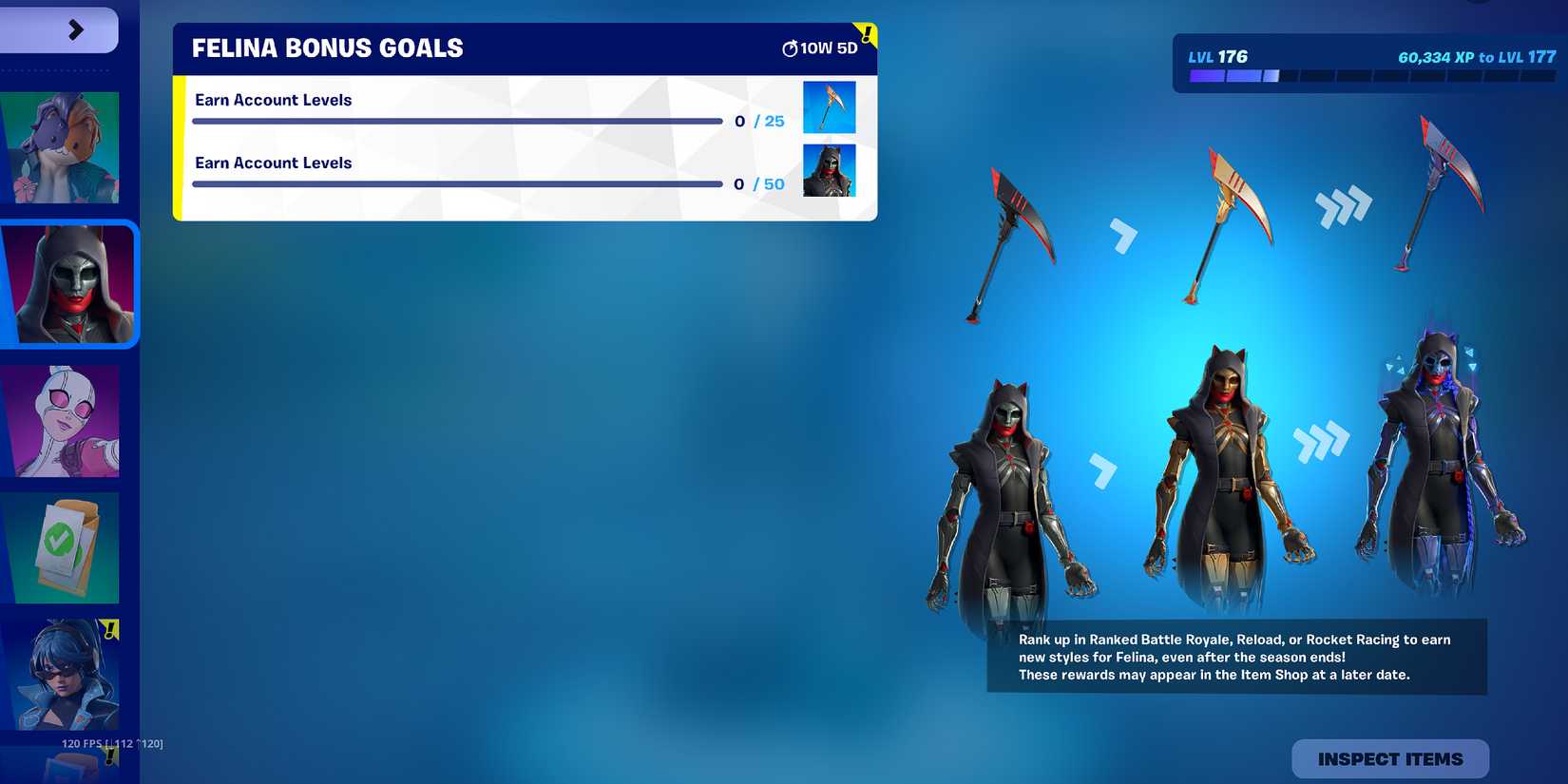Click the exclamation badge on blue-haired character
The image size is (1568, 784).
coord(111,627)
